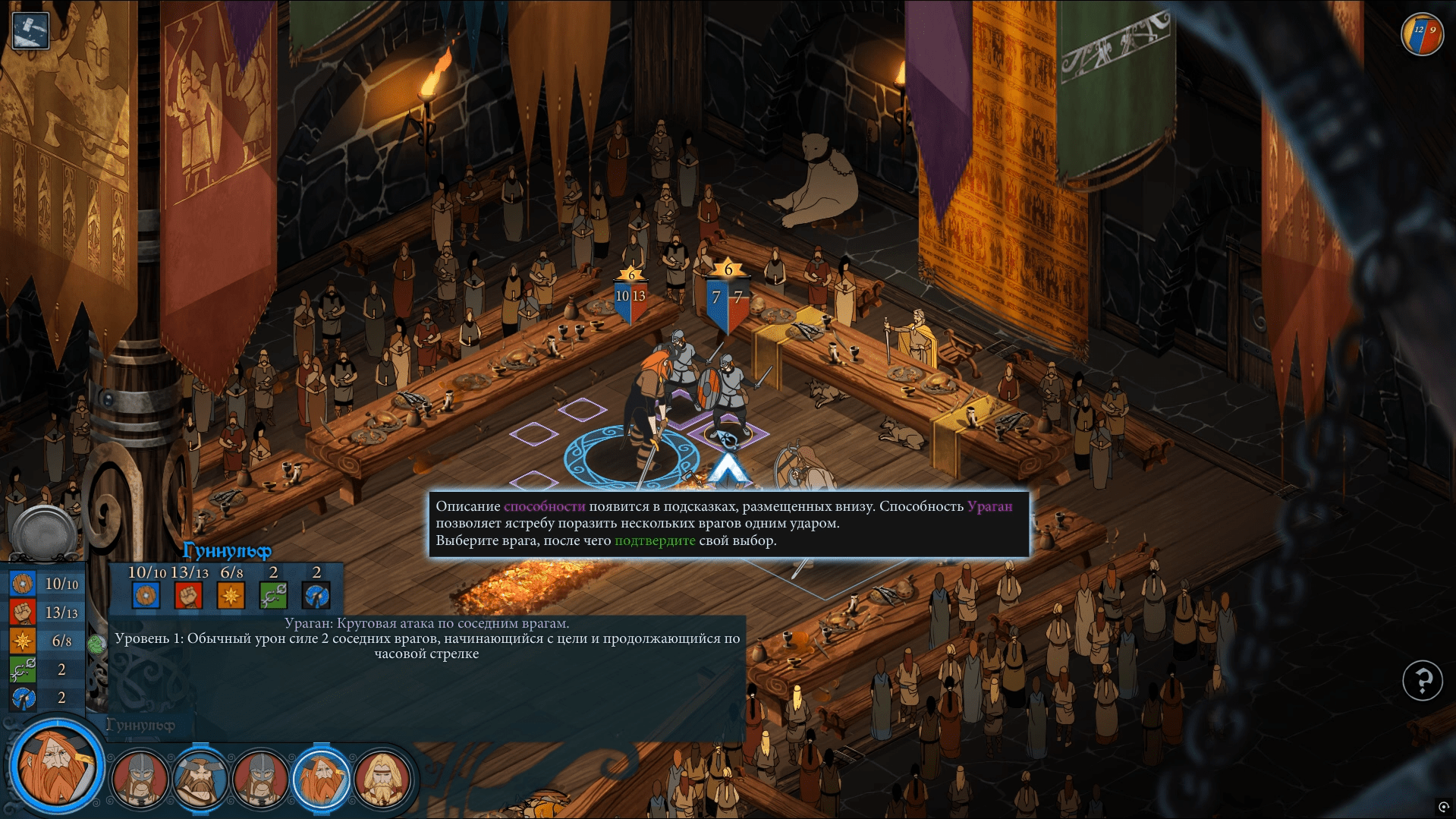Screen dimensions: 1456x819
Task: Click the red fist strength icon in Gunnulf's banner
Action: click(188, 595)
